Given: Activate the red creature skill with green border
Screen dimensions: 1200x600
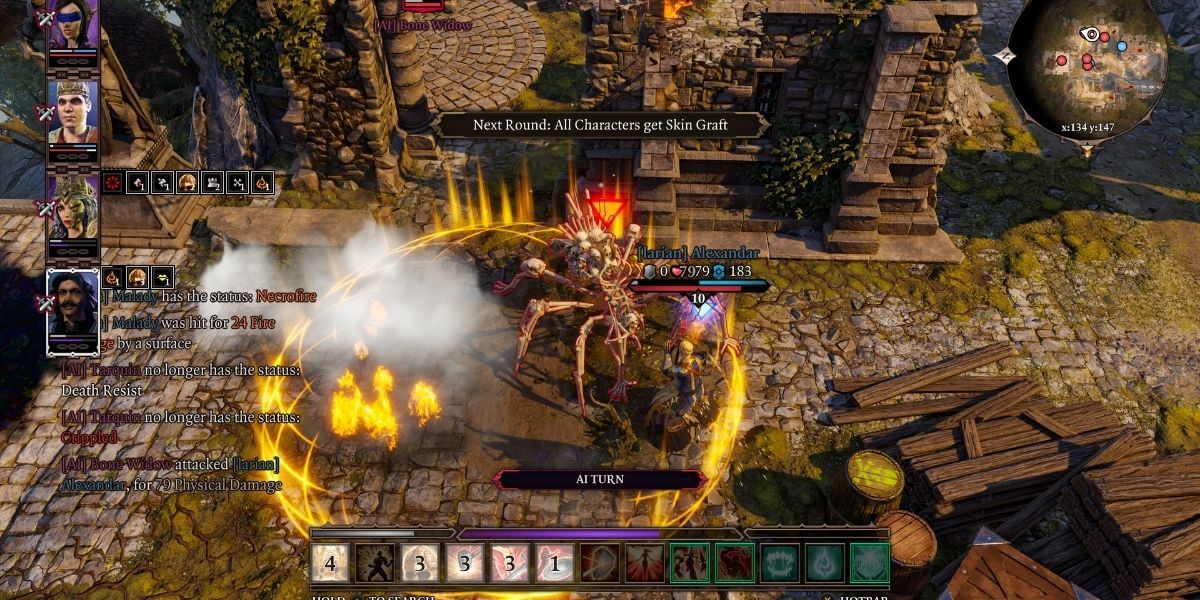Looking at the screenshot, I should (x=735, y=563).
